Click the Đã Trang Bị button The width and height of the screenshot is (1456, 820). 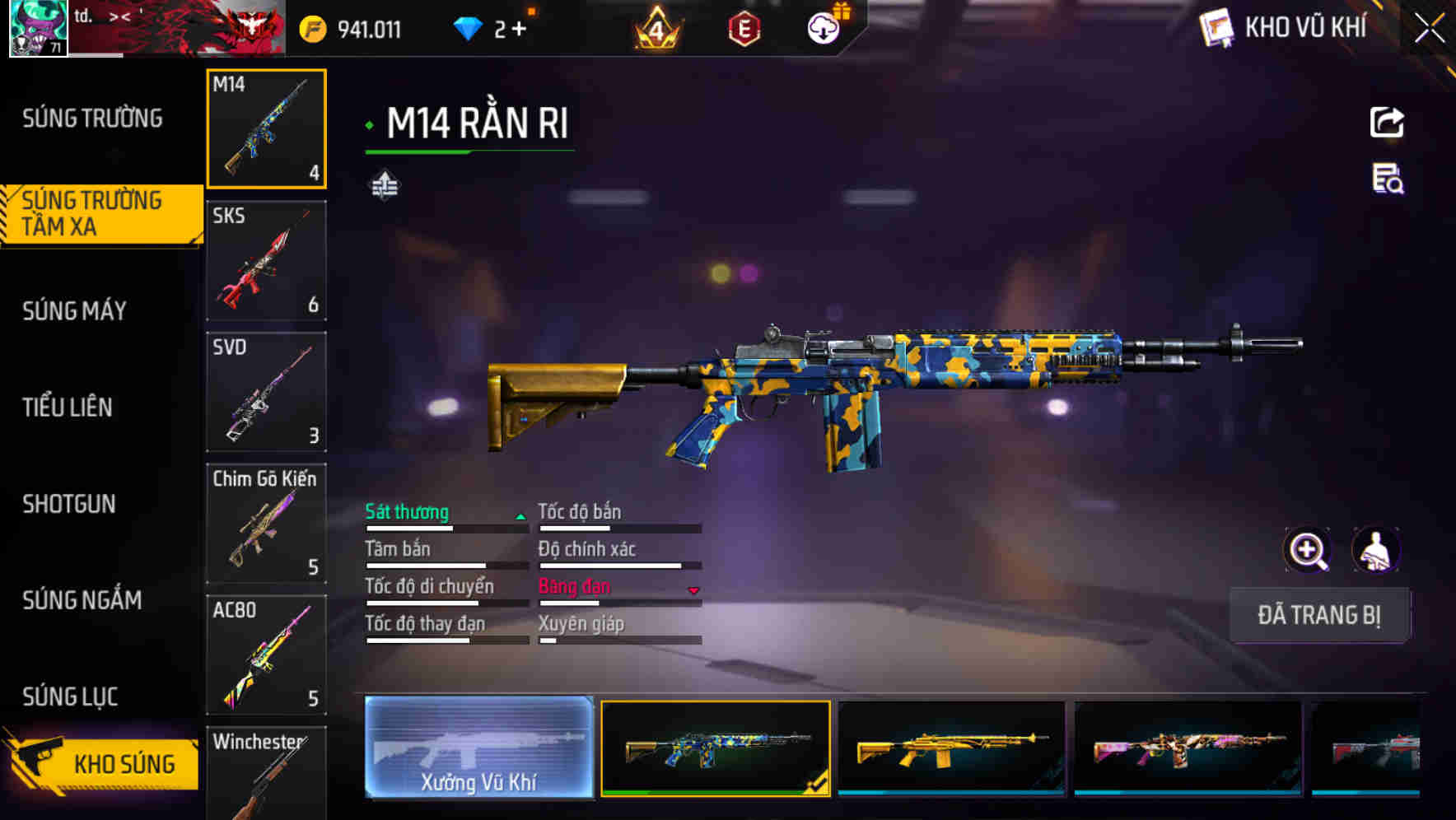click(x=1318, y=615)
